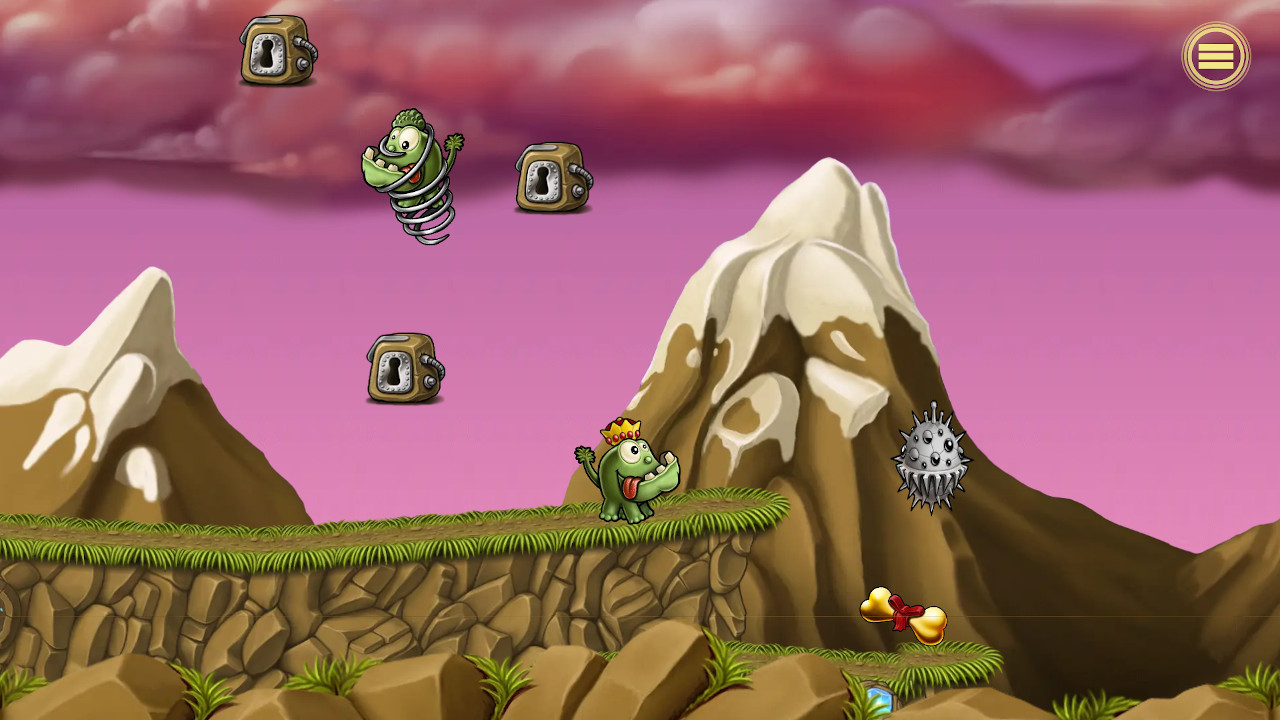Open the hamburger menu button
Viewport: 1280px width, 720px height.
1216,57
